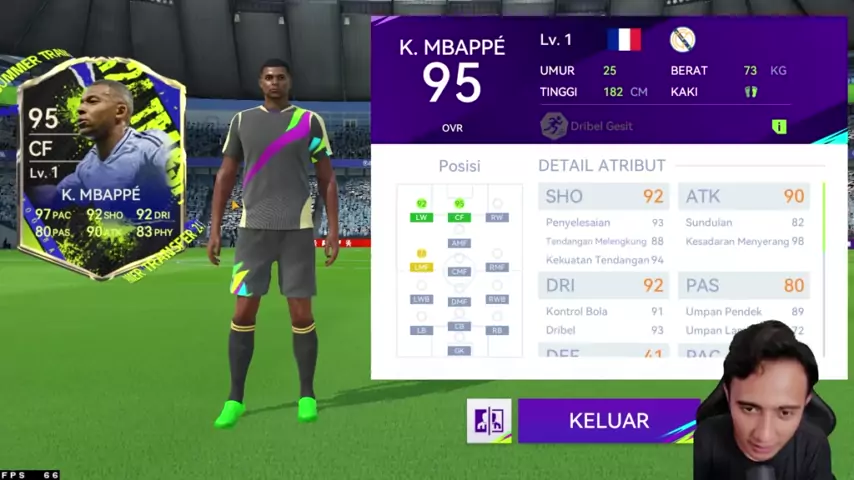854x480 pixels.
Task: Open the DRI attribute section
Action: coord(603,285)
